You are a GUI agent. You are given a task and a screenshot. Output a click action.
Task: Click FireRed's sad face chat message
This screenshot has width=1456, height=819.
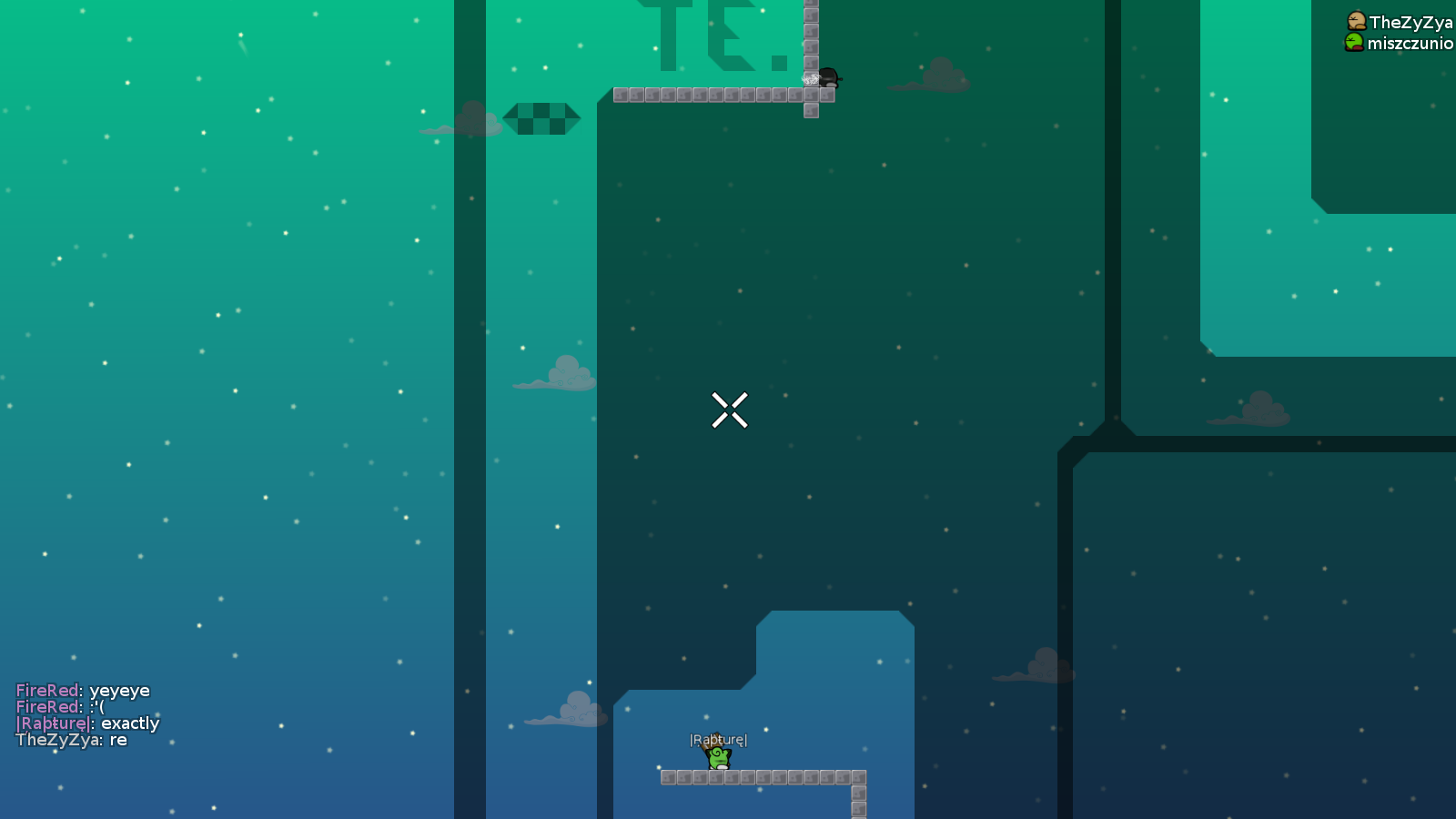point(59,706)
